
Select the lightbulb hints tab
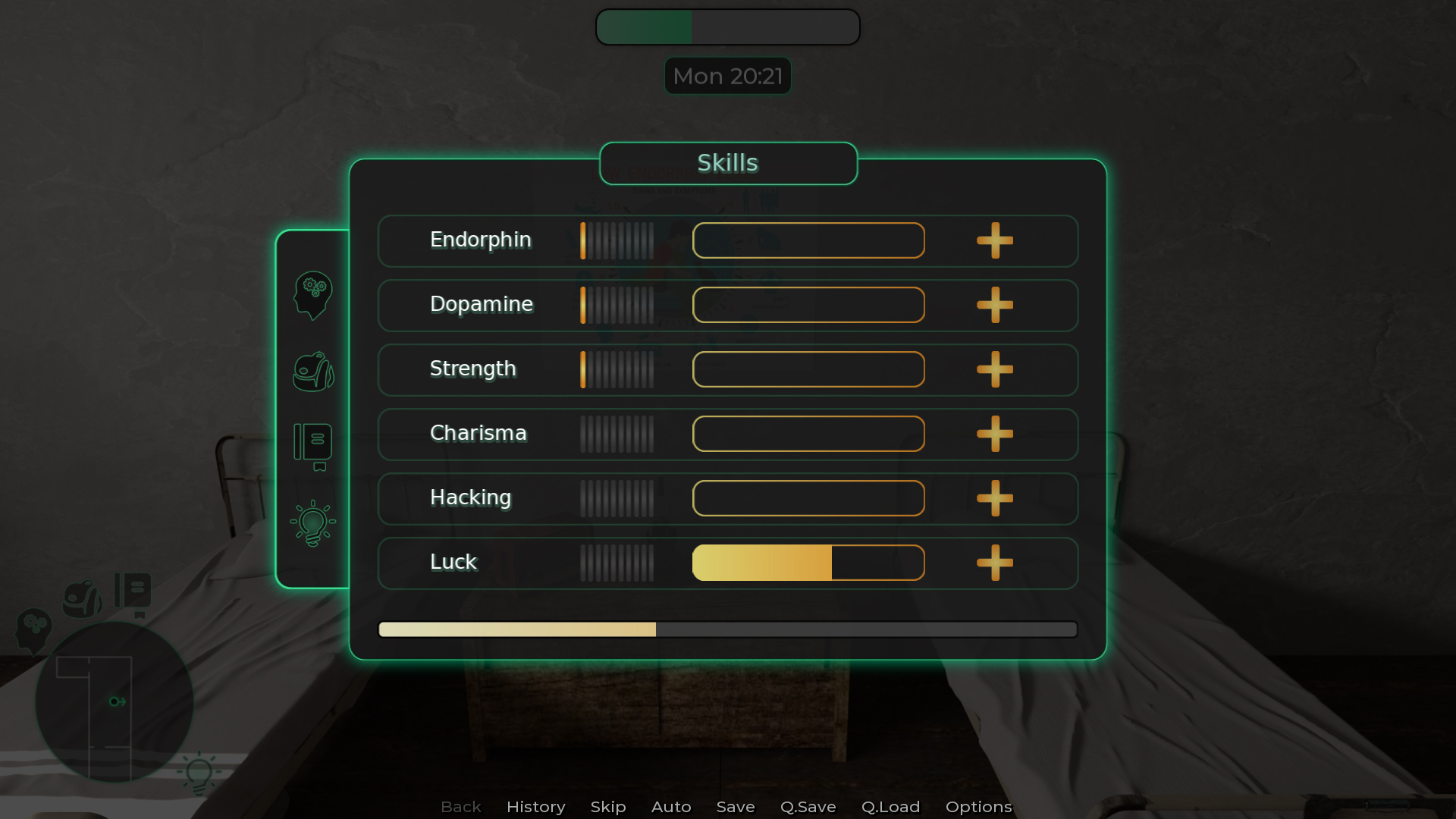[x=312, y=523]
